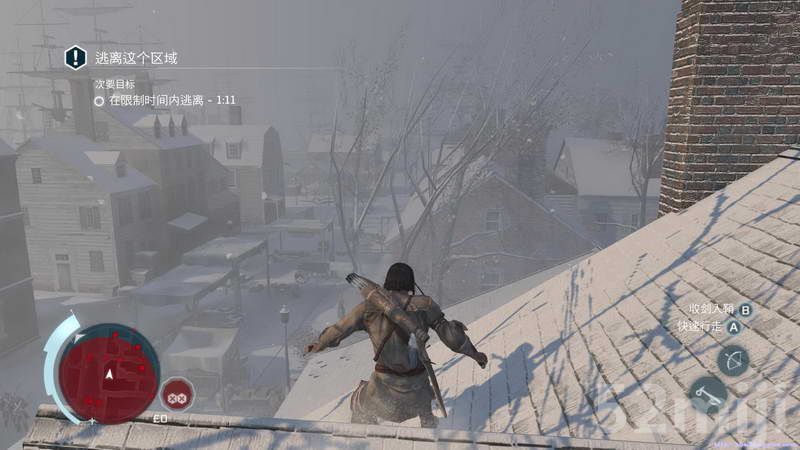The image size is (800, 450).
Task: Click the red notoriety status icon
Action: [x=177, y=393]
